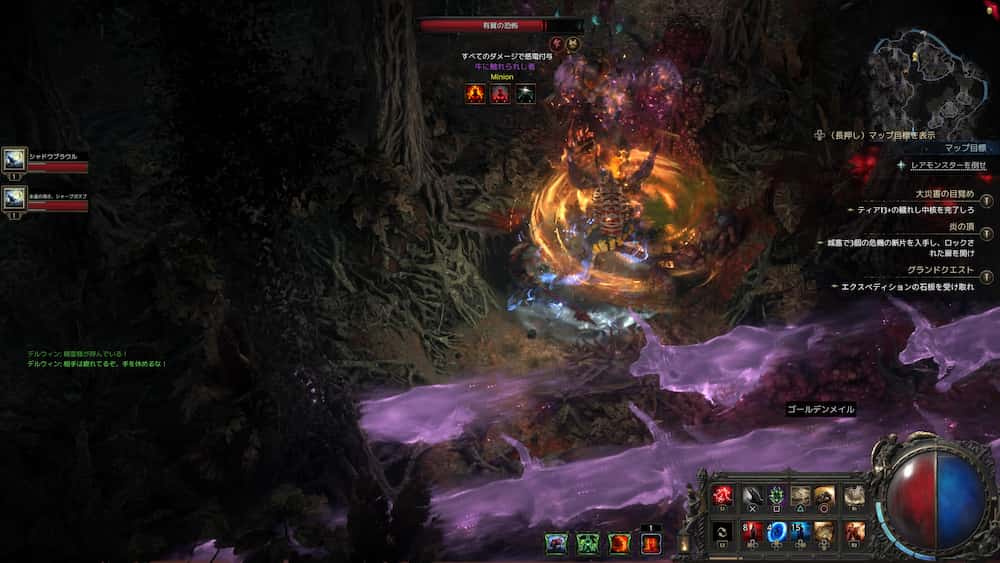The width and height of the screenshot is (1000, 563).
Task: Activate the red swirling rune skill
Action: coord(722,495)
